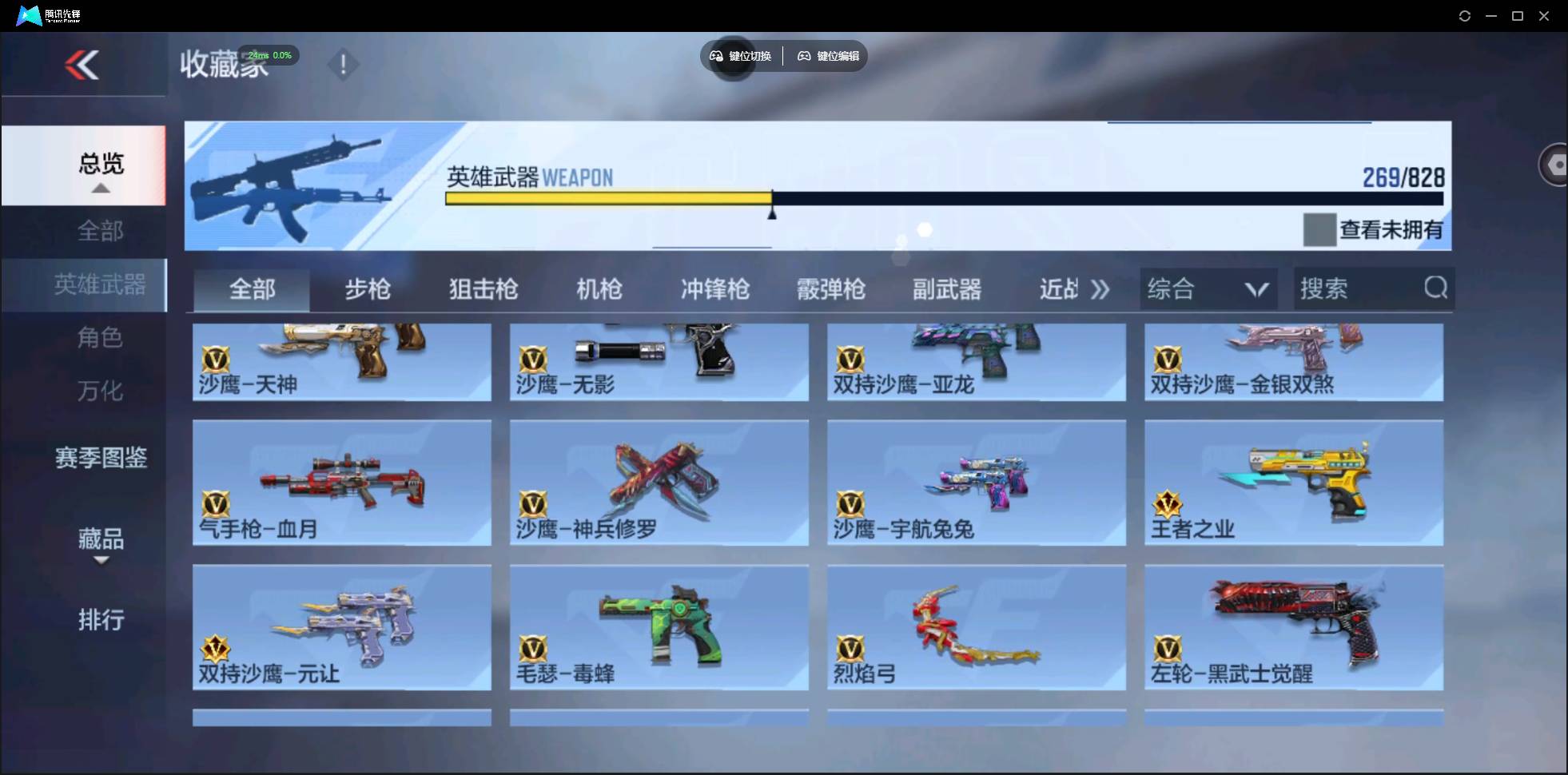The width and height of the screenshot is (1568, 775).
Task: Select 英雄武器 in the left sidebar
Action: click(99, 285)
